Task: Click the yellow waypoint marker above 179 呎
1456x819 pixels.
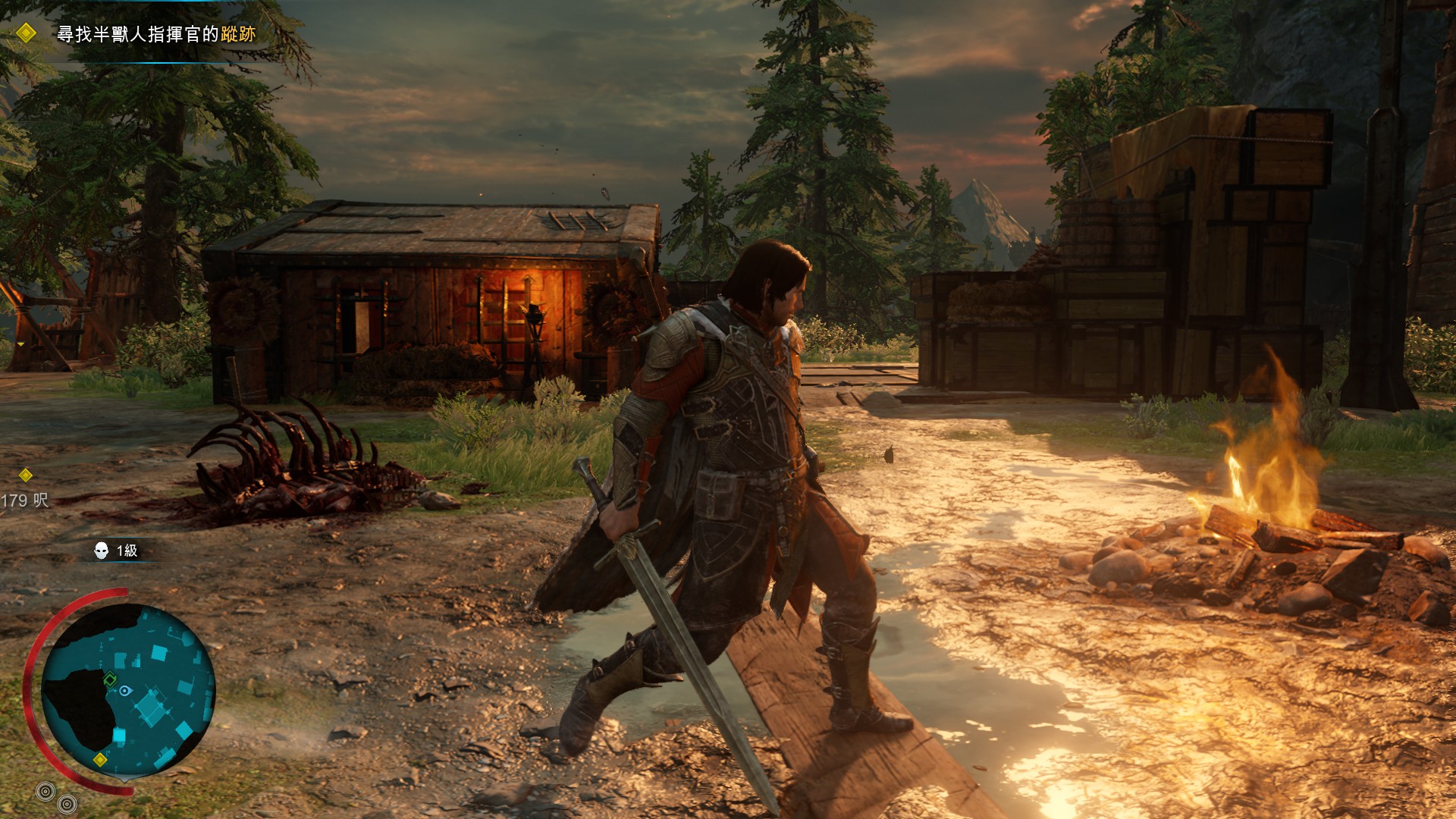Action: (26, 475)
